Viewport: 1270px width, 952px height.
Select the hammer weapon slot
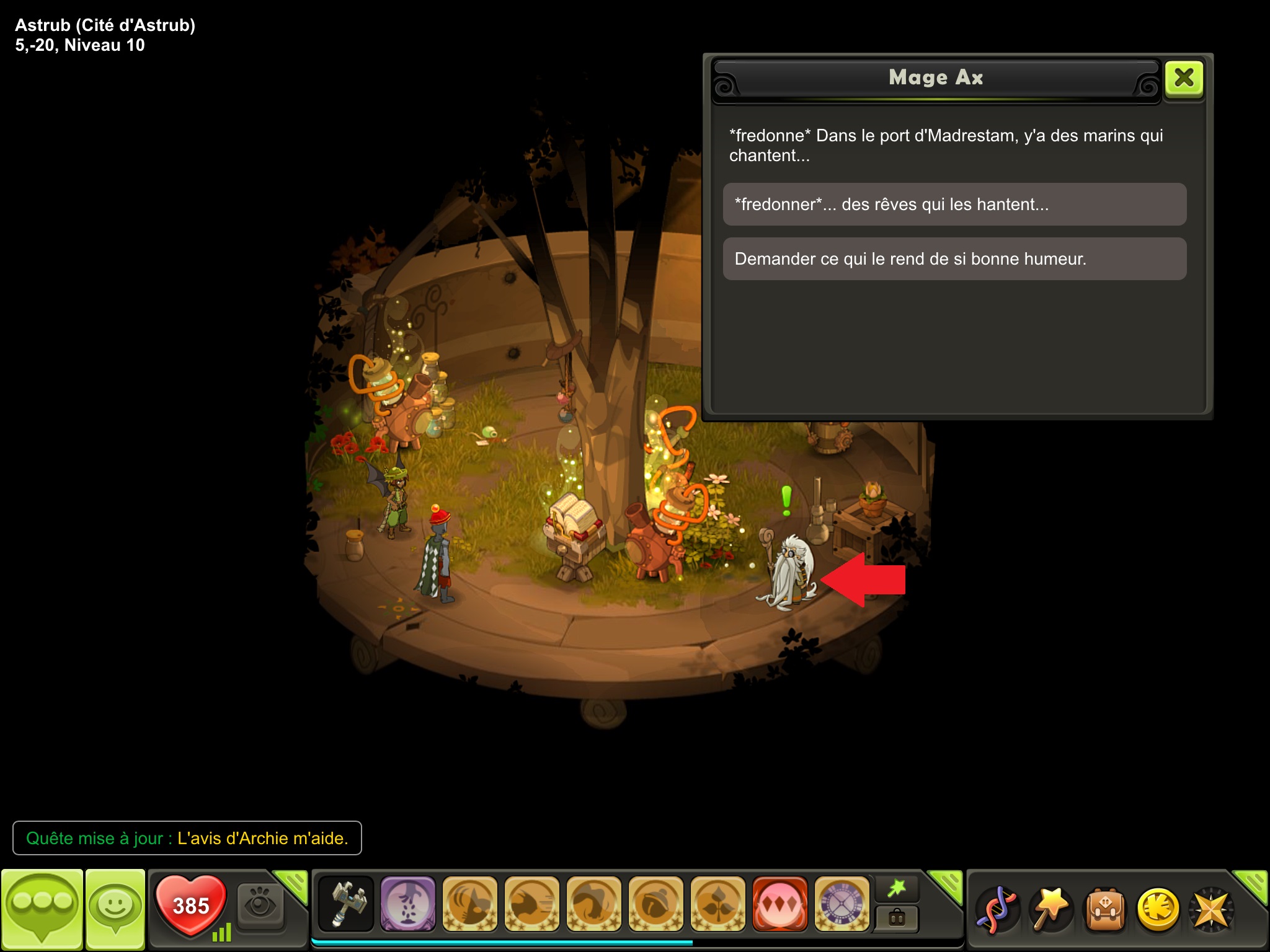pyautogui.click(x=346, y=904)
